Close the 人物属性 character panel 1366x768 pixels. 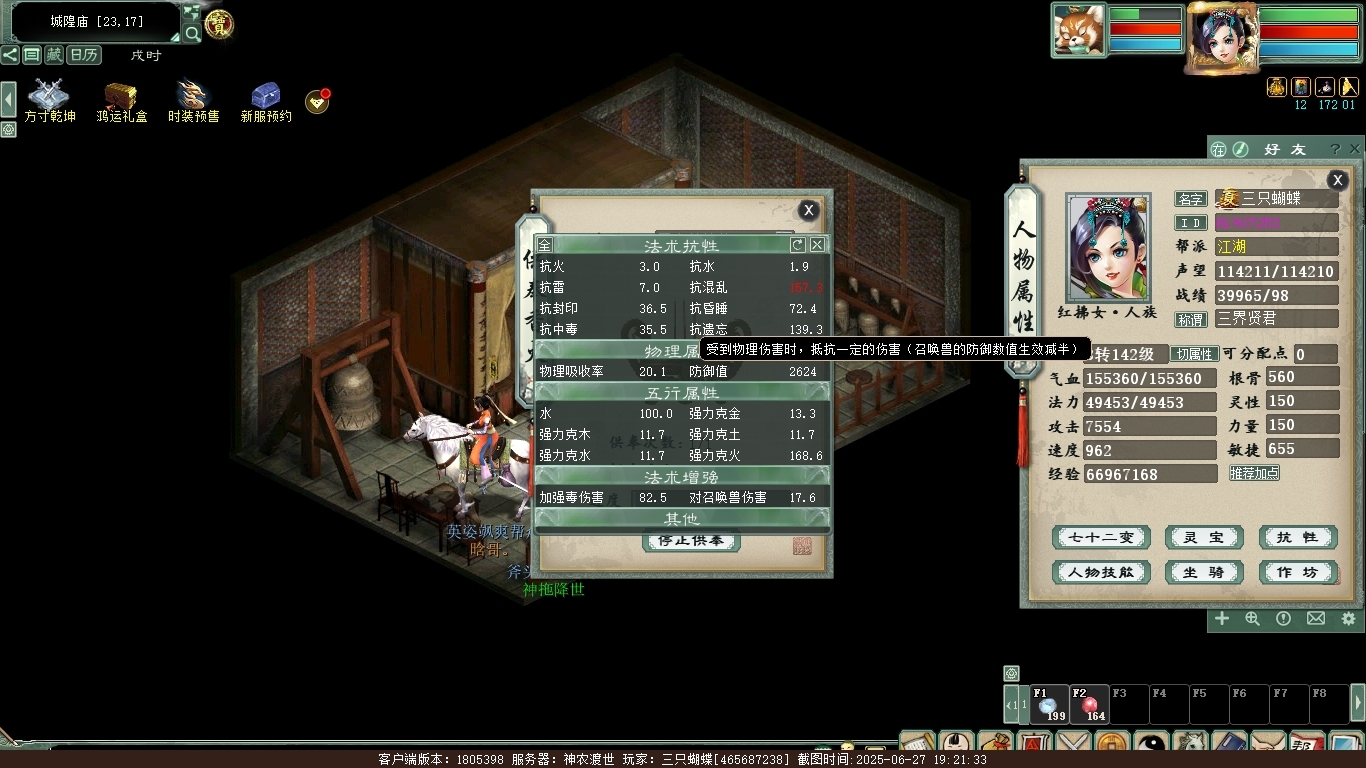click(x=1337, y=180)
